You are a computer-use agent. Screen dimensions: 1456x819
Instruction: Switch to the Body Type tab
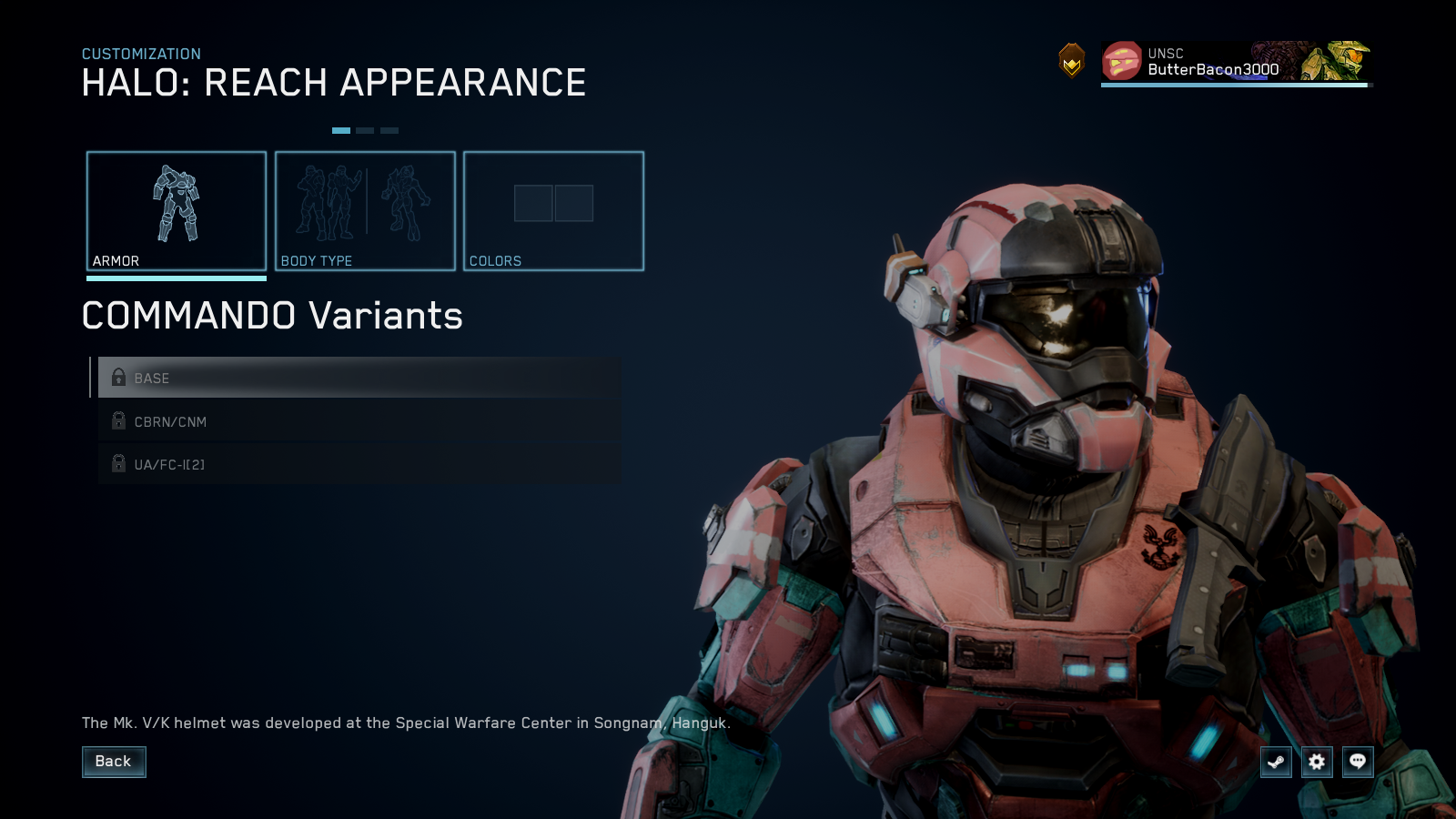365,211
